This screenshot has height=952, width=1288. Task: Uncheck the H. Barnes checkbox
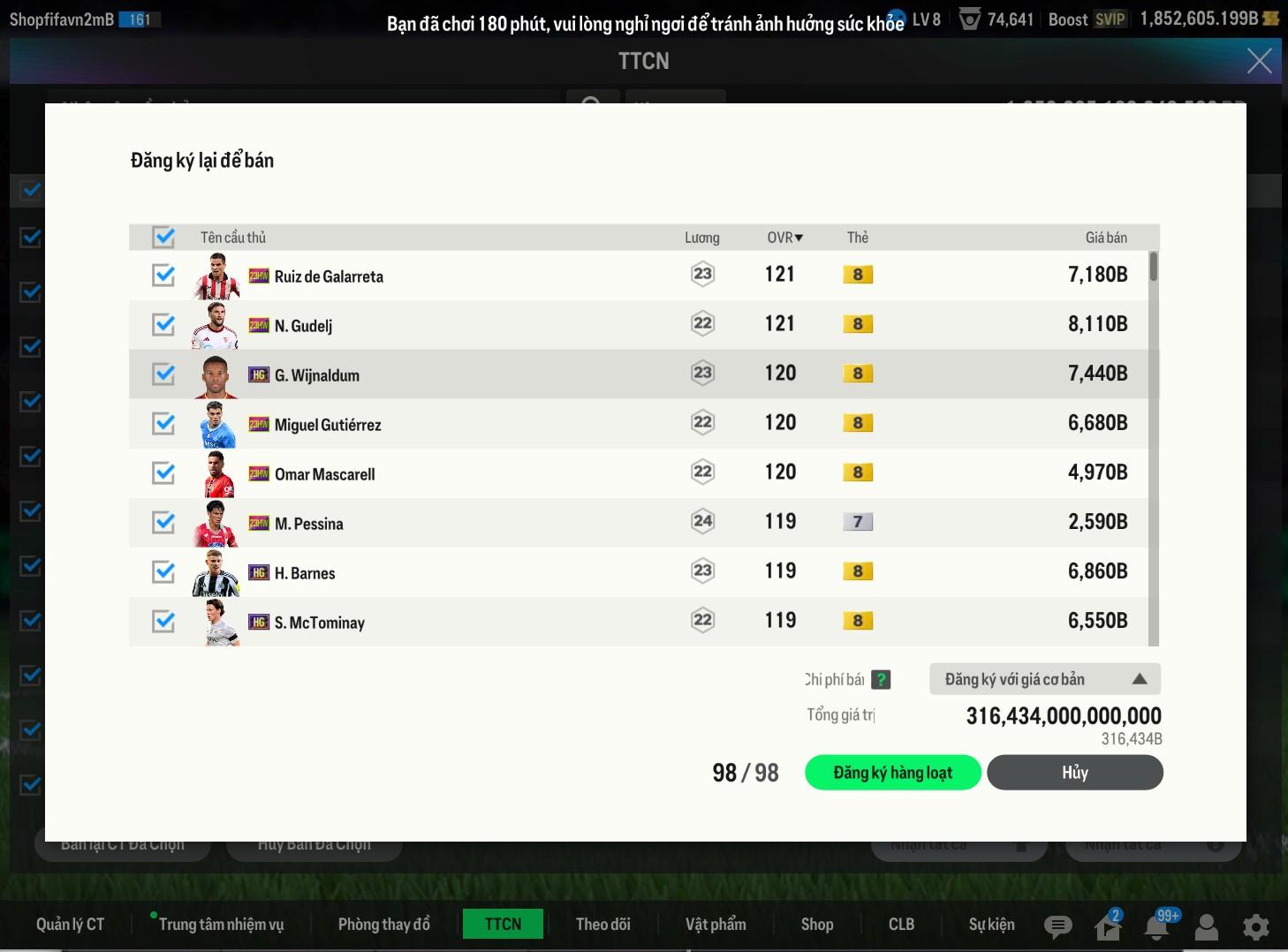(x=163, y=572)
